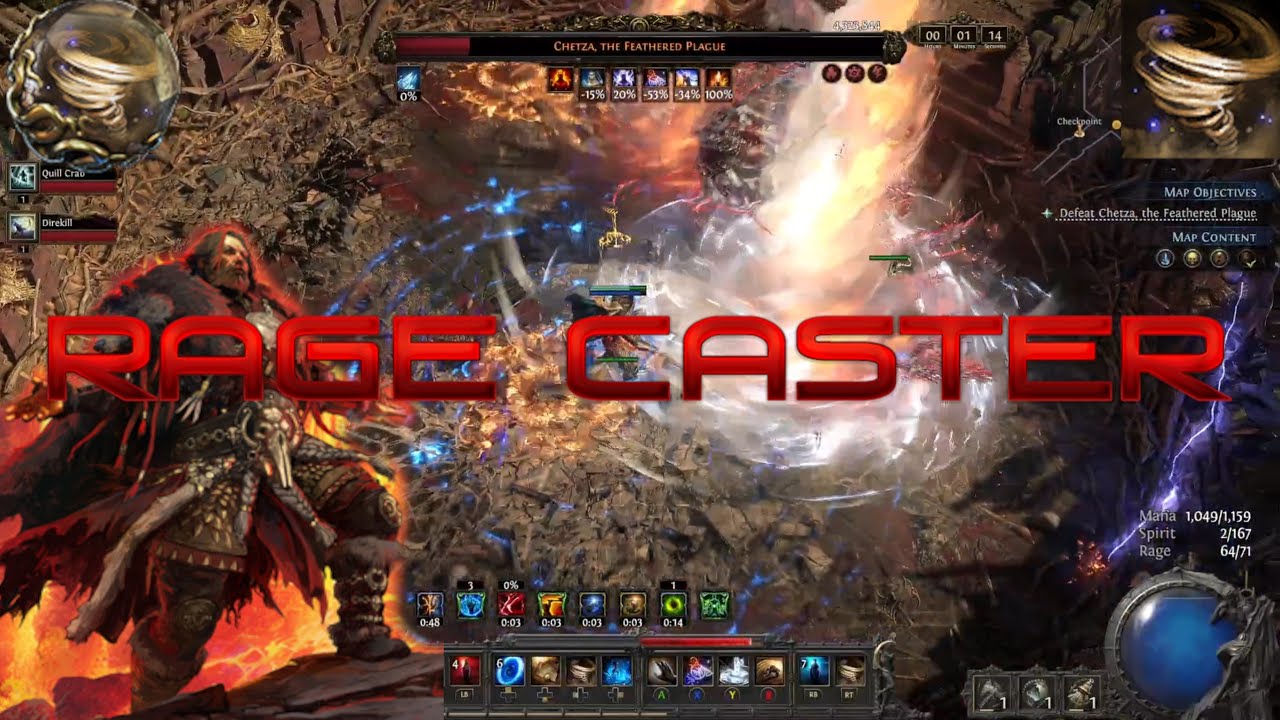This screenshot has height=720, width=1280.
Task: Activate the blue swirling portal skill
Action: [x=510, y=670]
